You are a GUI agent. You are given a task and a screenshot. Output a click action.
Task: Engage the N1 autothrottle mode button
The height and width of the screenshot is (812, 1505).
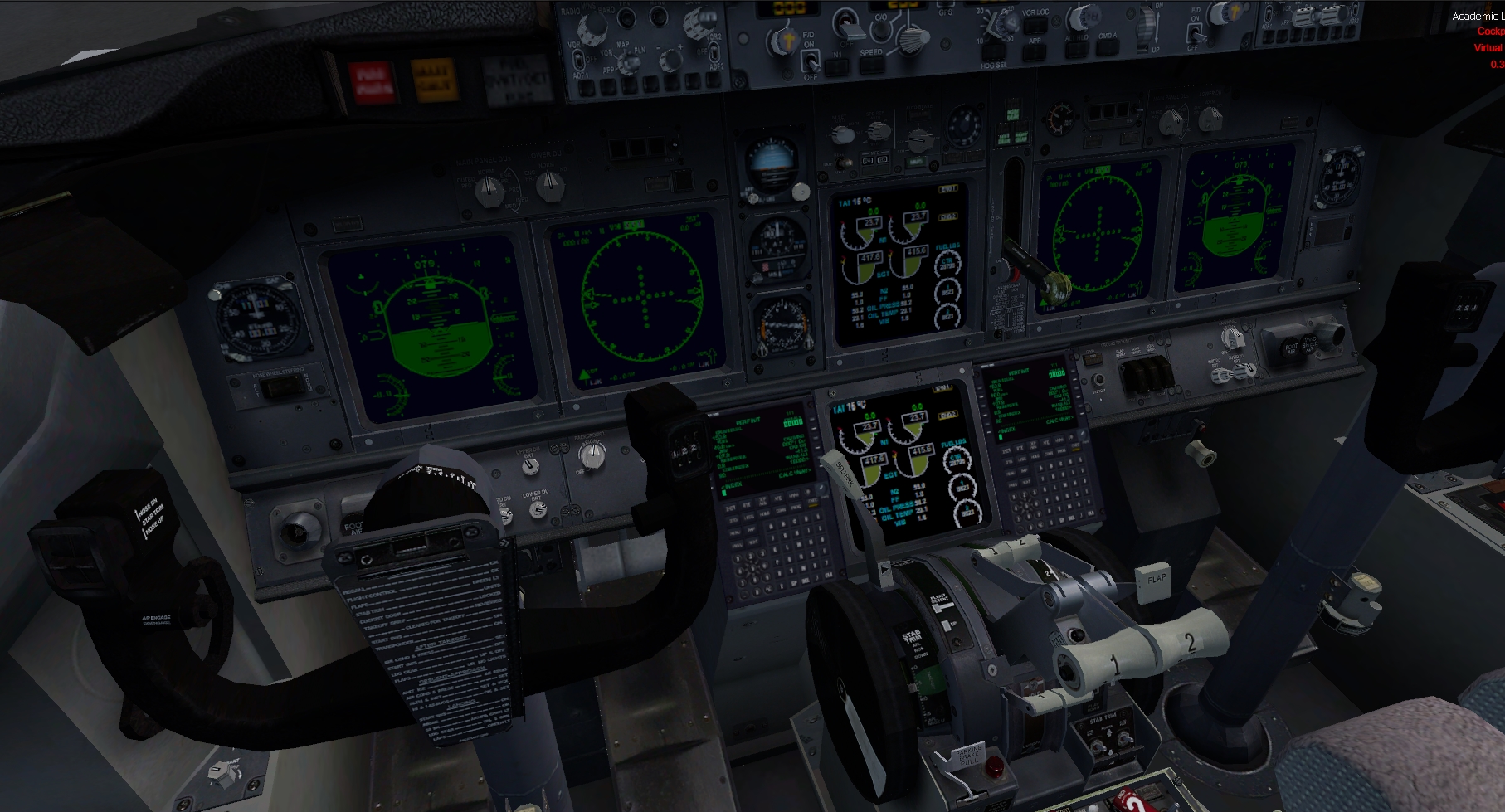(838, 67)
